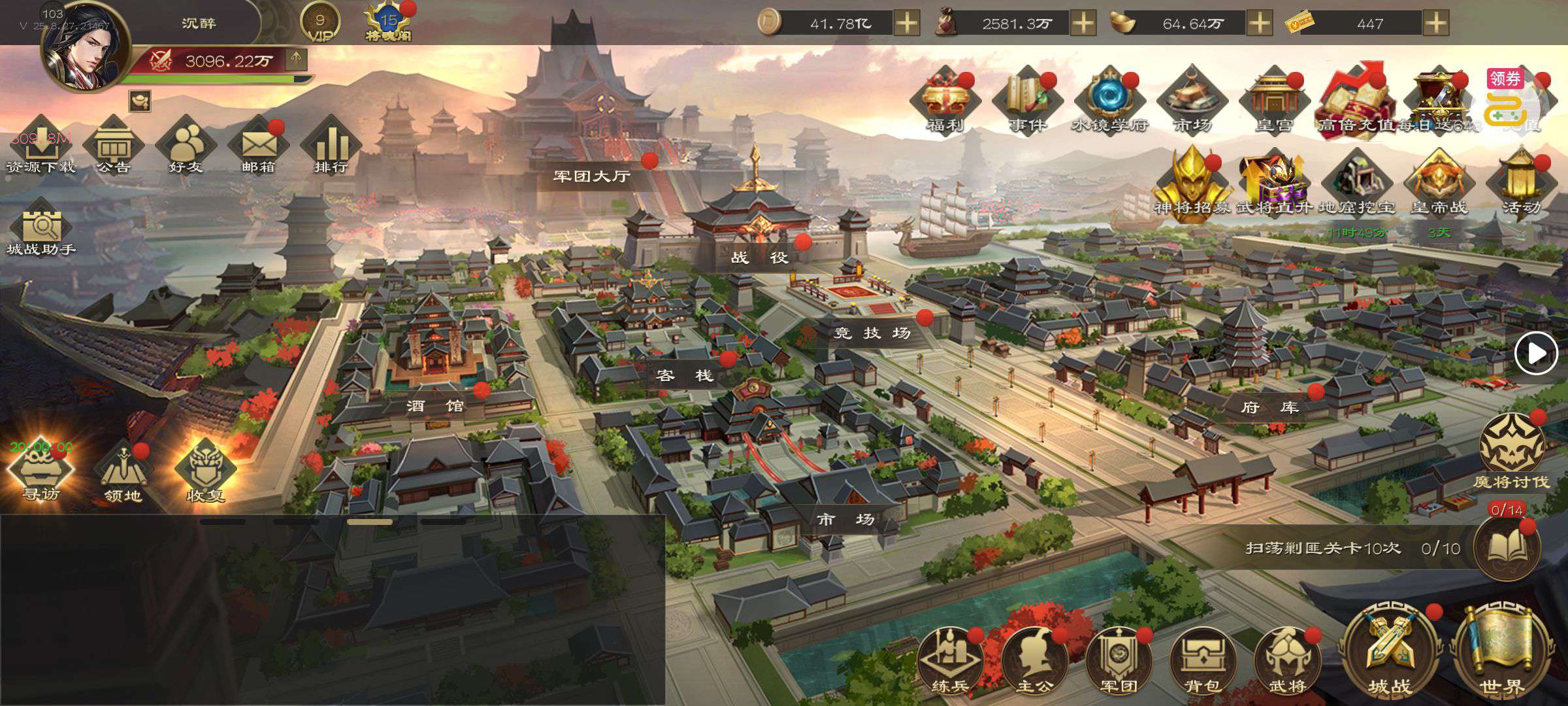Open the 城战助手 helper
The image size is (1568, 706).
tap(41, 229)
